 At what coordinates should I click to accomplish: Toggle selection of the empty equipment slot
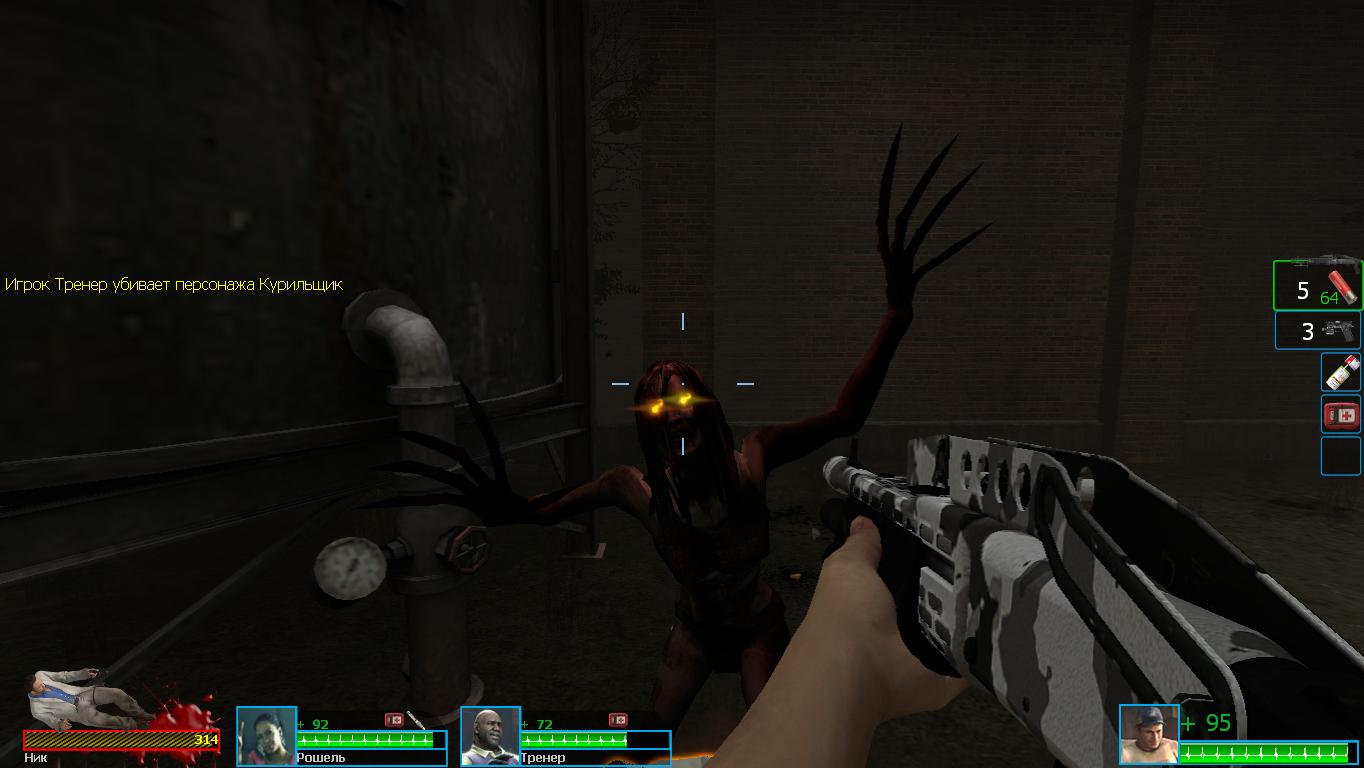pos(1340,454)
